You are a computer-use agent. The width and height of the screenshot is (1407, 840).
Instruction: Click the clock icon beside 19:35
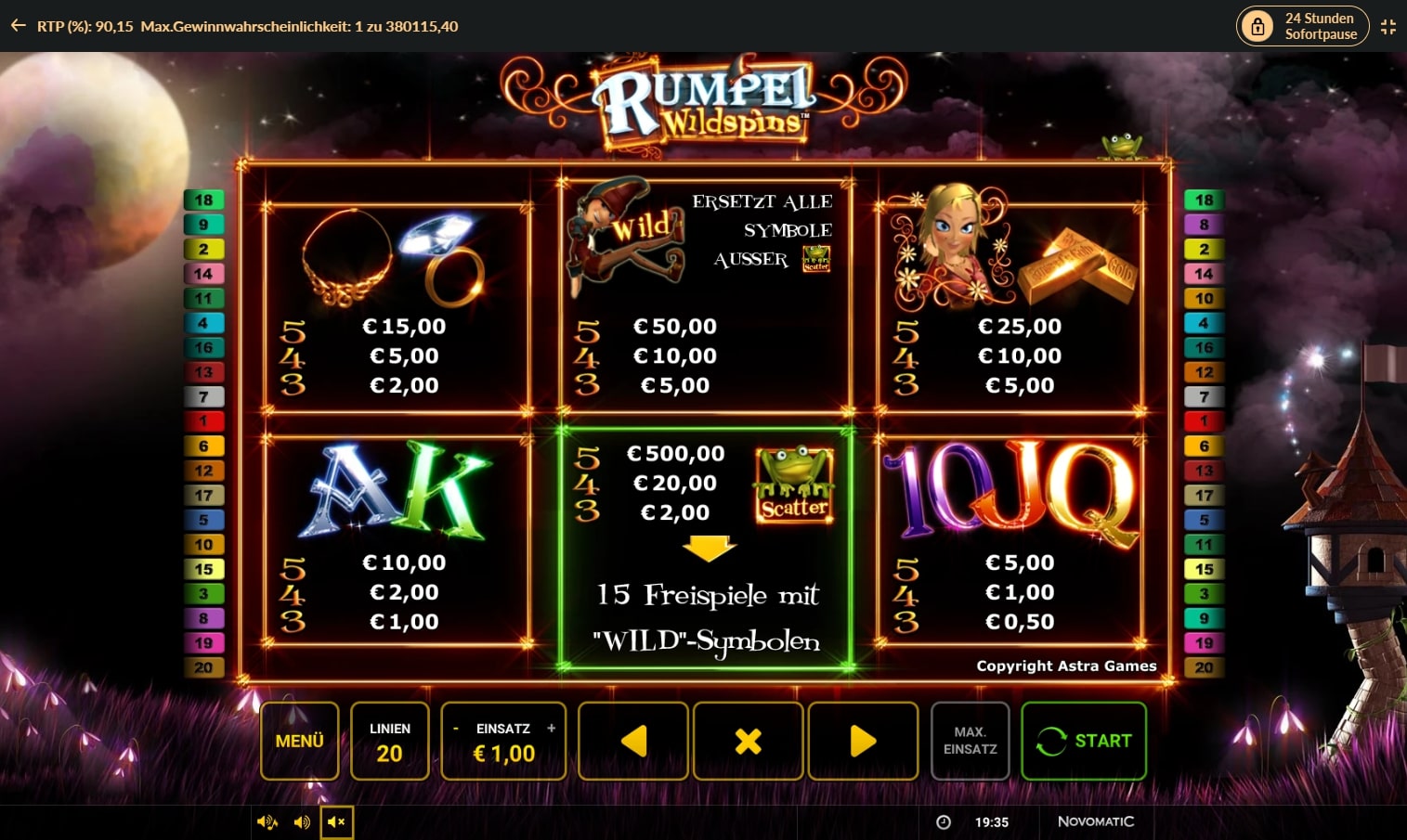(944, 821)
